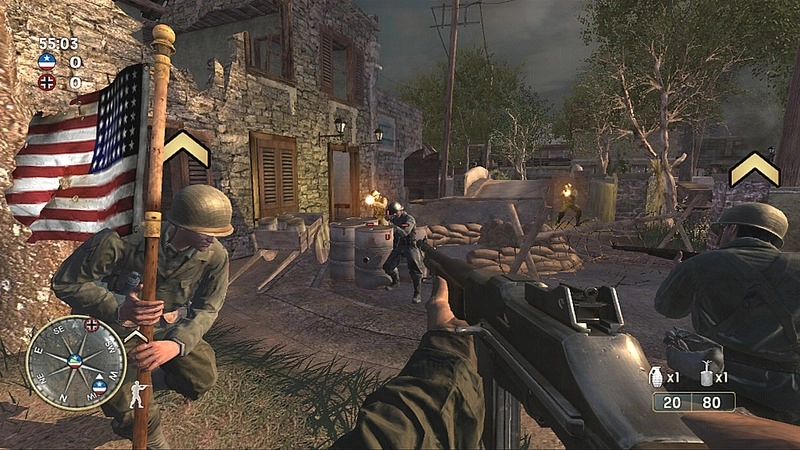Click the standing soldier stance icon
The width and height of the screenshot is (800, 450).
click(x=137, y=395)
